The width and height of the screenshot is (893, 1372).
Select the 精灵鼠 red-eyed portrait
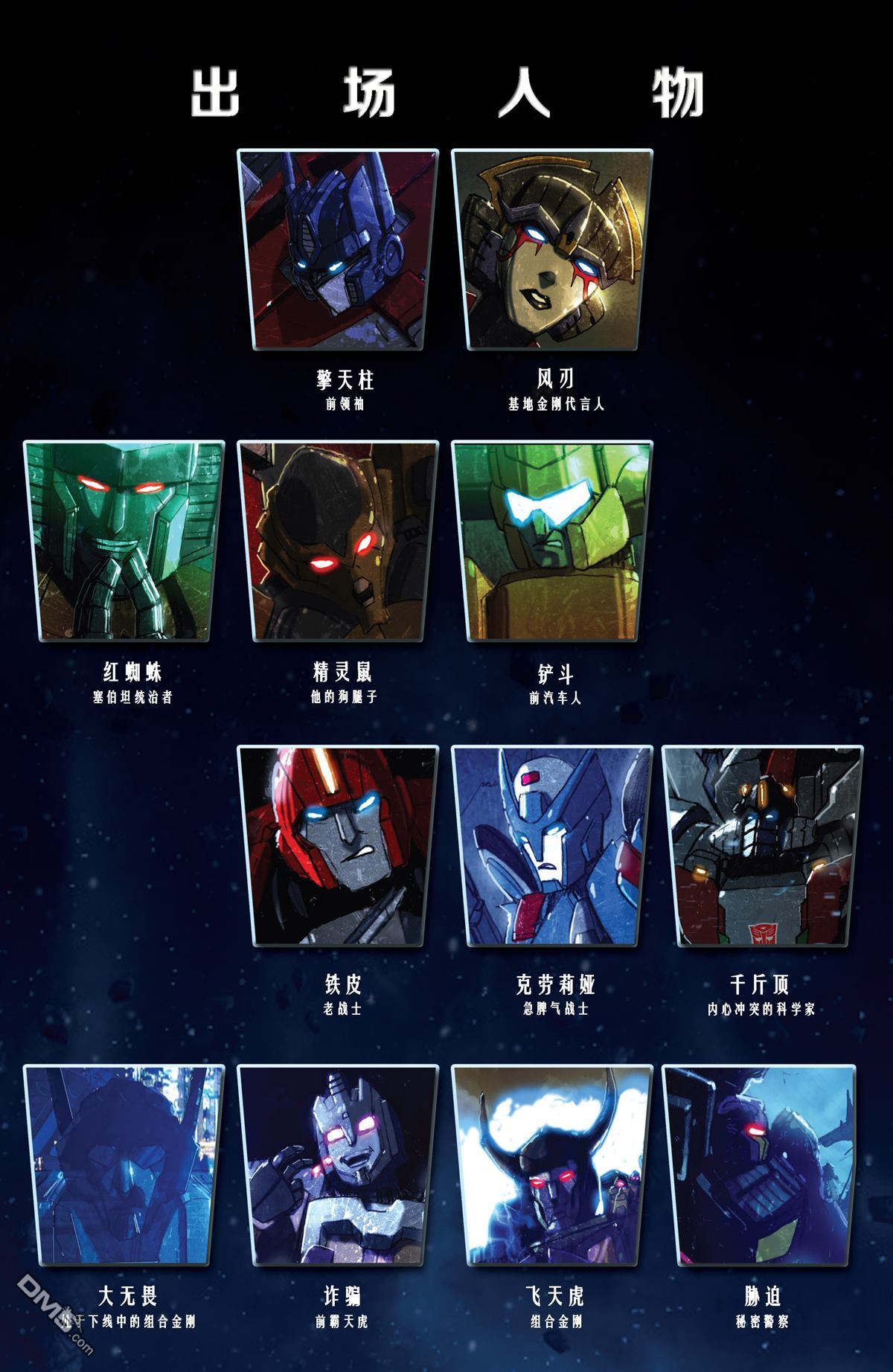point(338,541)
